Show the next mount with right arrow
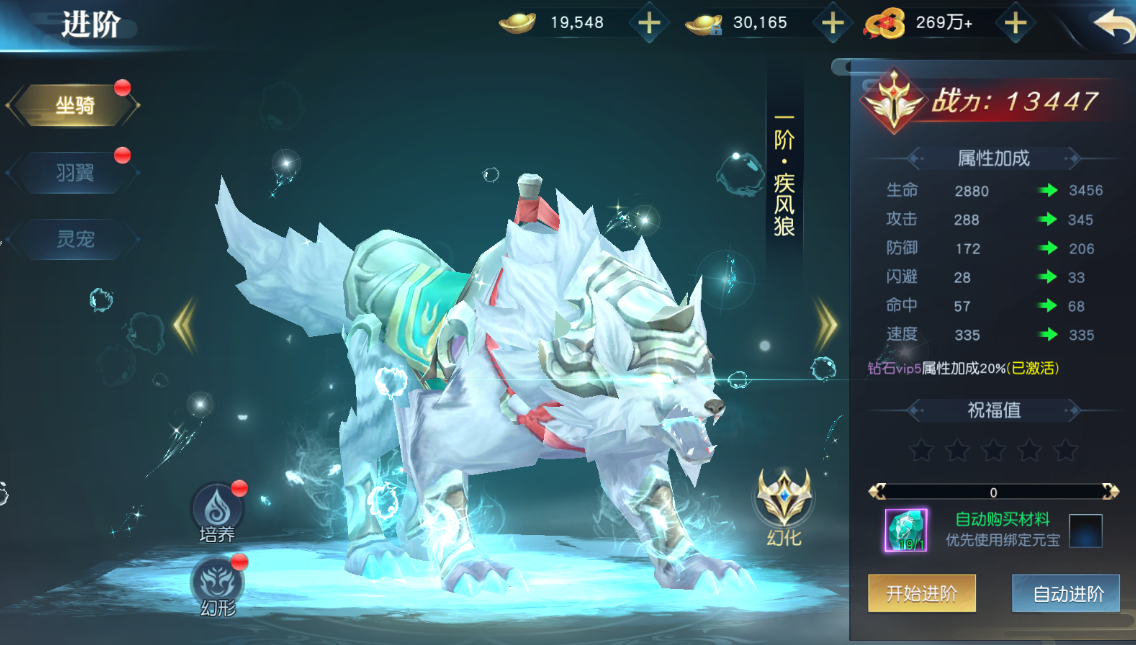Image resolution: width=1136 pixels, height=645 pixels. coord(826,325)
